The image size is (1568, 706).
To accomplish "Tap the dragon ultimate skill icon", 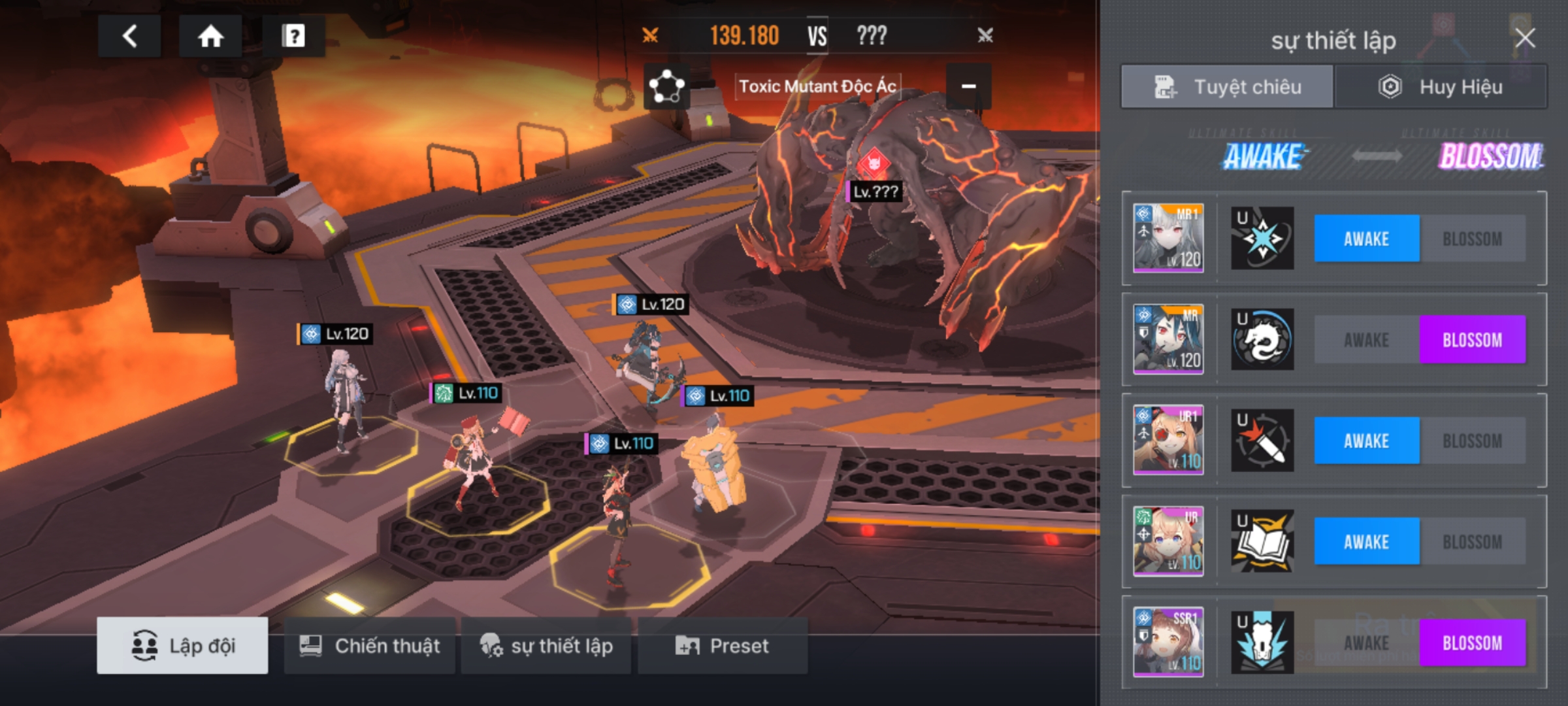I will tap(1262, 340).
